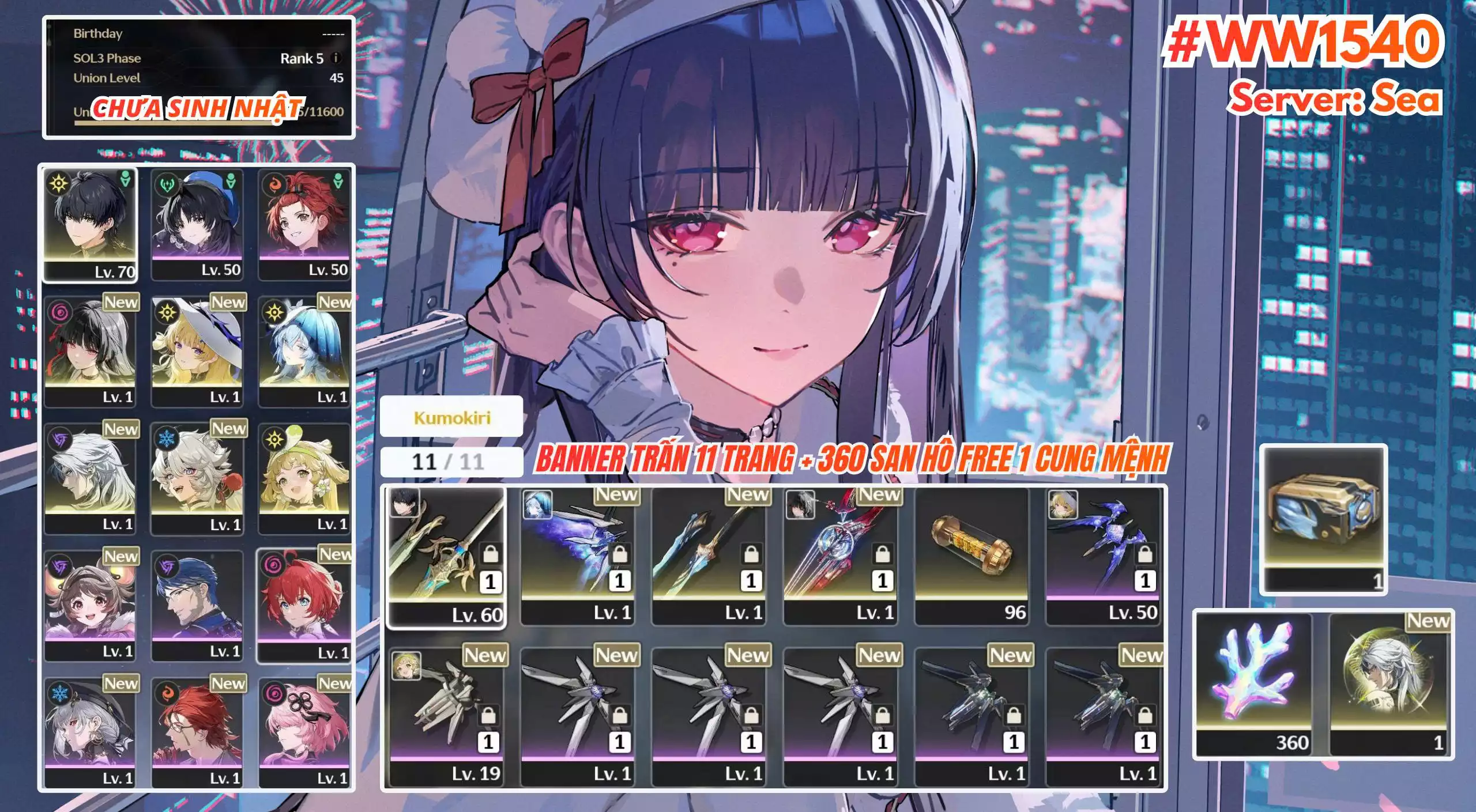This screenshot has width=1476, height=812.
Task: Expand the SOL3 Phase row
Action: pos(202,59)
